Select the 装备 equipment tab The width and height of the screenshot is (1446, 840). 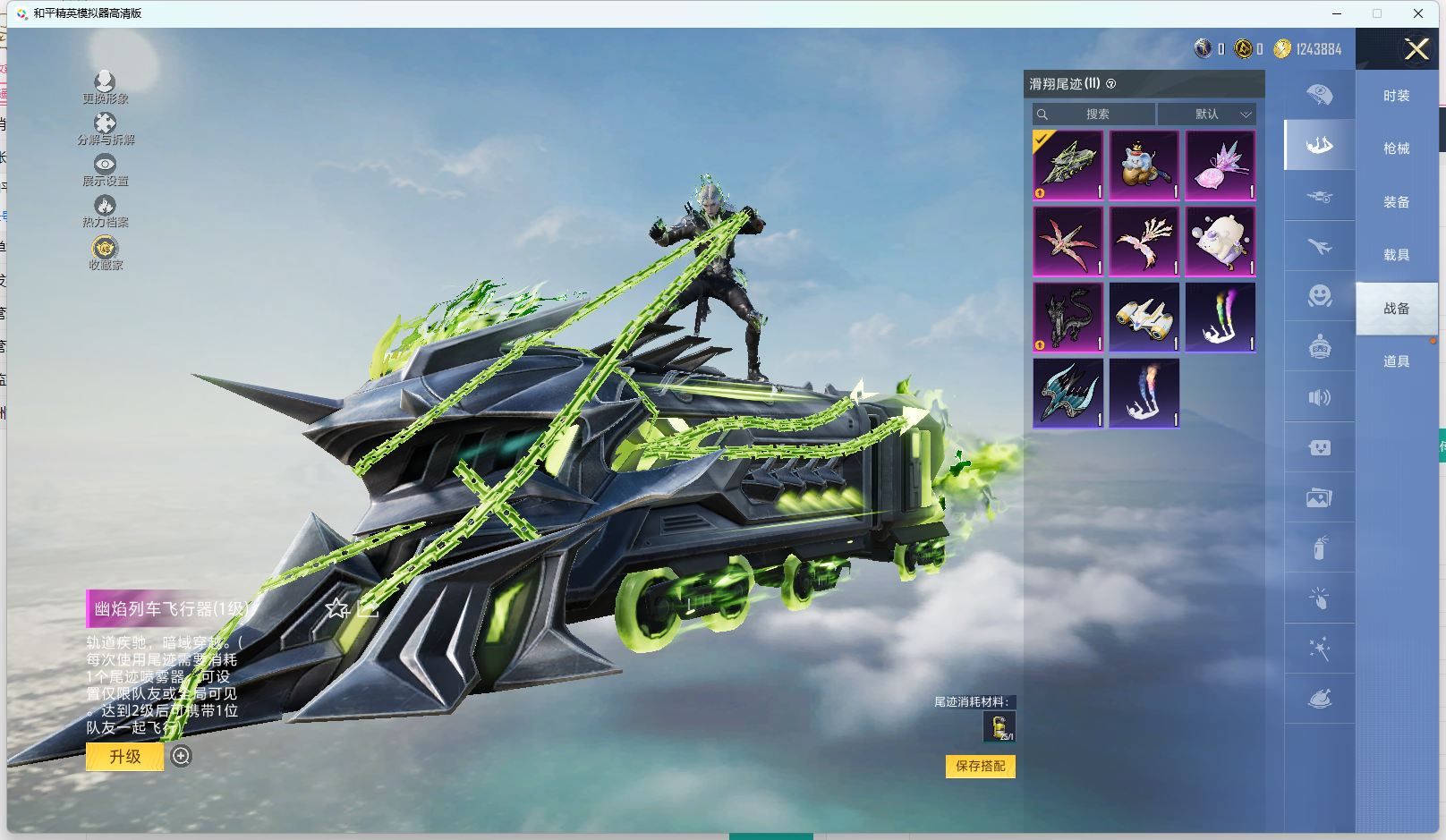coord(1396,202)
